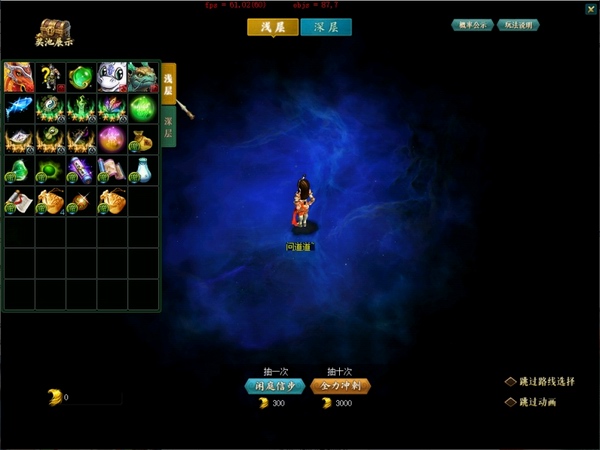Switch to the 深层 top tab
This screenshot has height=450, width=600.
(326, 28)
